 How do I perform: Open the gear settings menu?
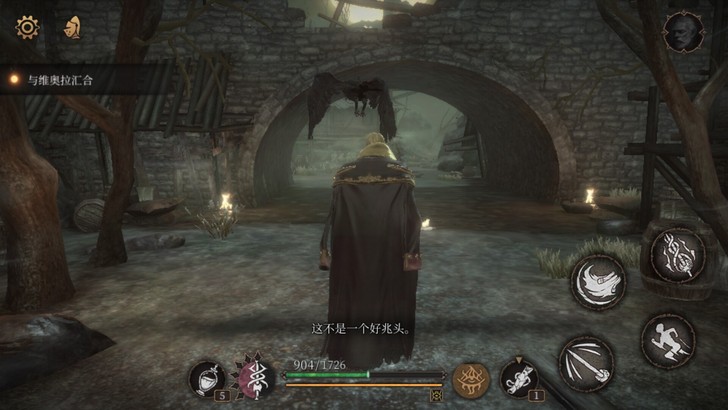click(27, 27)
